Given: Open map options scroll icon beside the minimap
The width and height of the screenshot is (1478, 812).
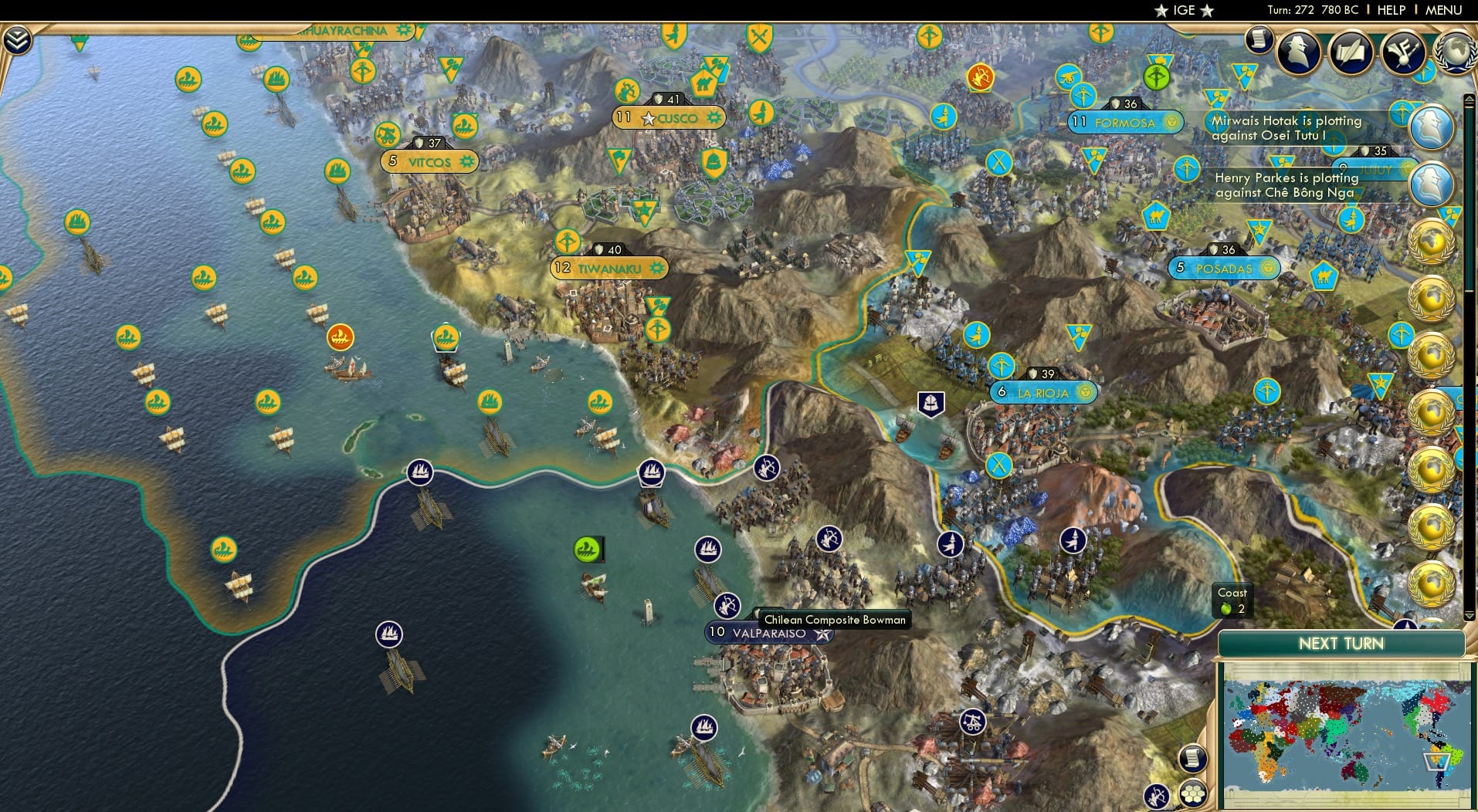Looking at the screenshot, I should 1194,760.
